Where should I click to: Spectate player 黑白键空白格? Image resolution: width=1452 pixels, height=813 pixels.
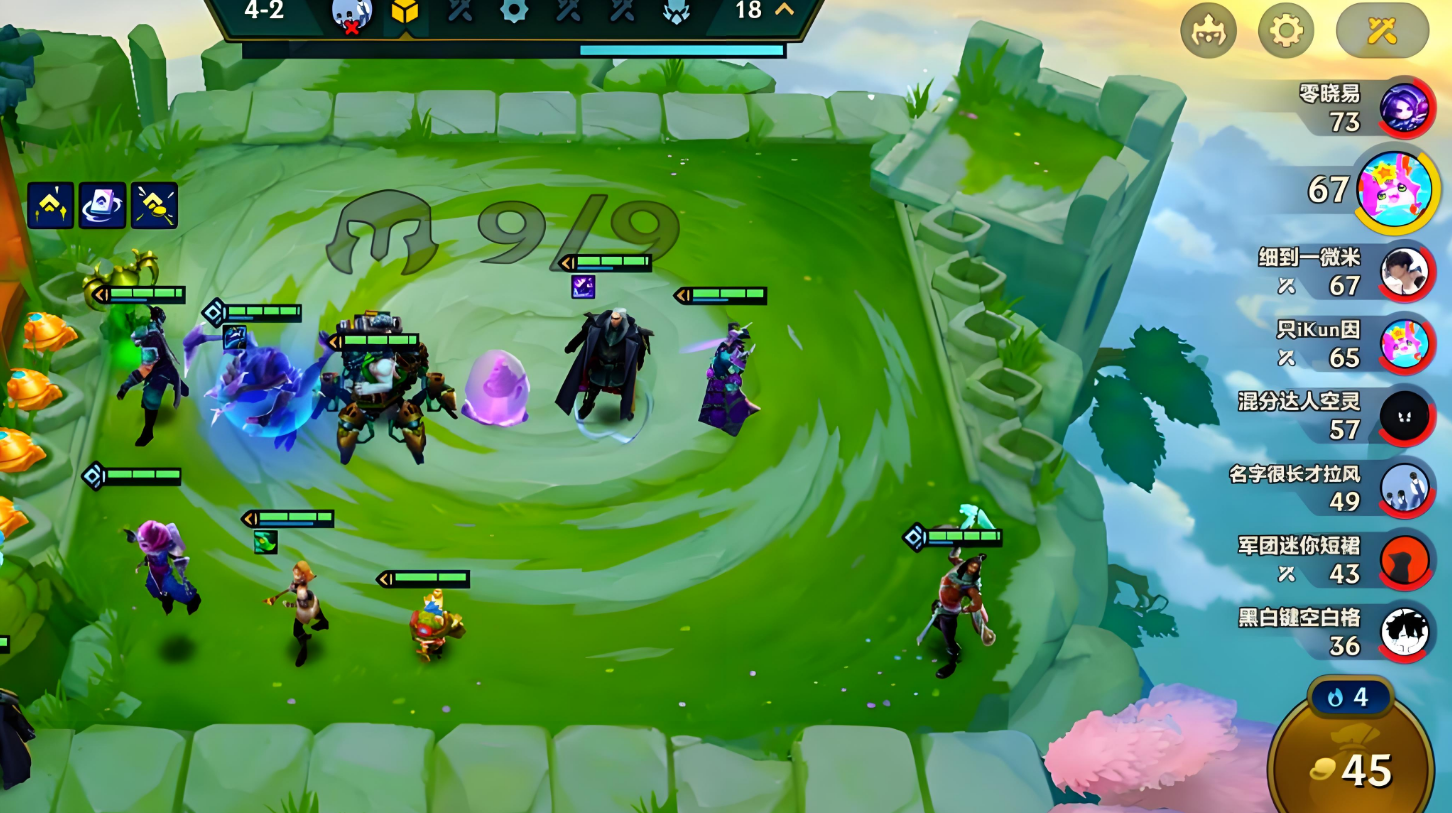click(1404, 632)
